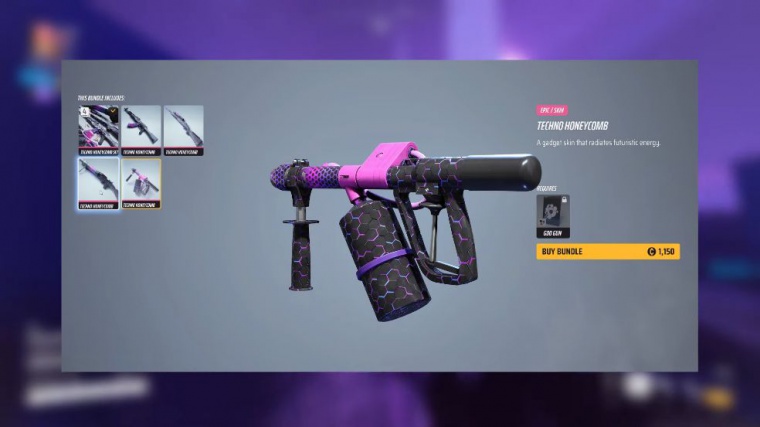Viewport: 760px width, 427px height.
Task: Buy the Techno Honeycomb bundle
Action: [x=607, y=251]
